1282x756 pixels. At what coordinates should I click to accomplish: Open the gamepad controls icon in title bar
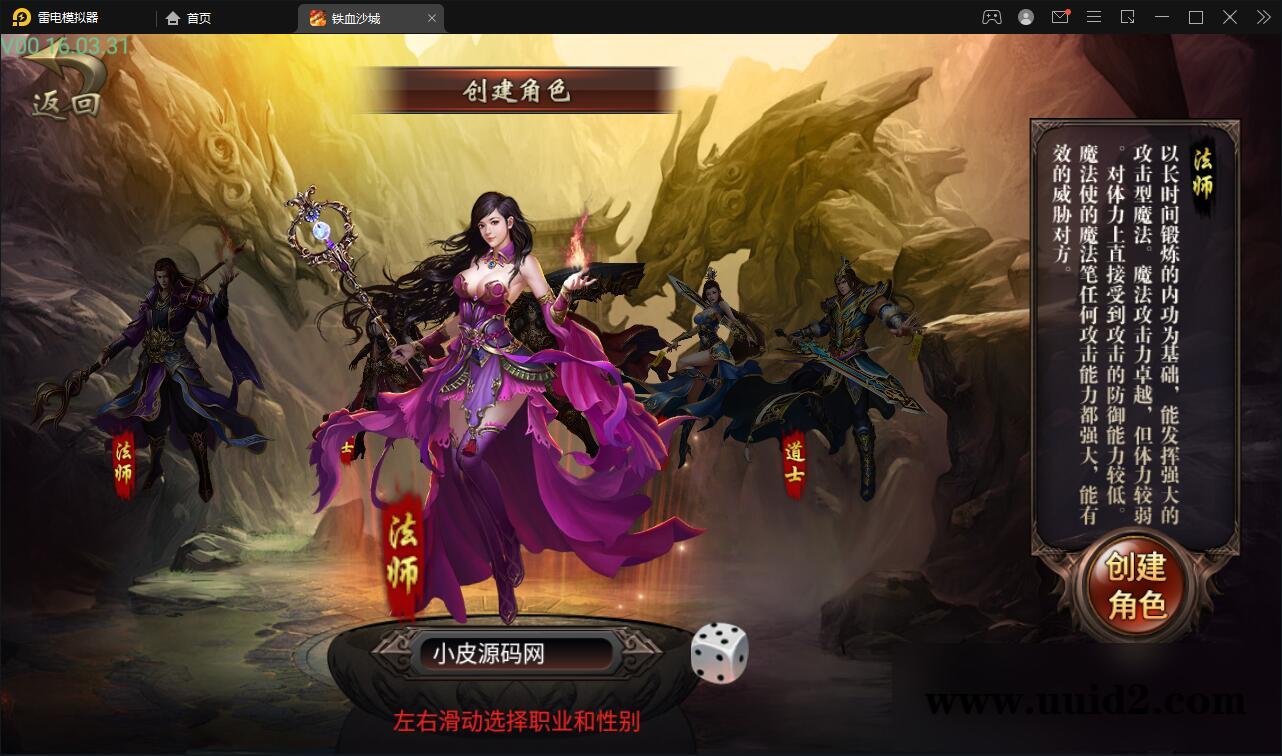coord(991,17)
